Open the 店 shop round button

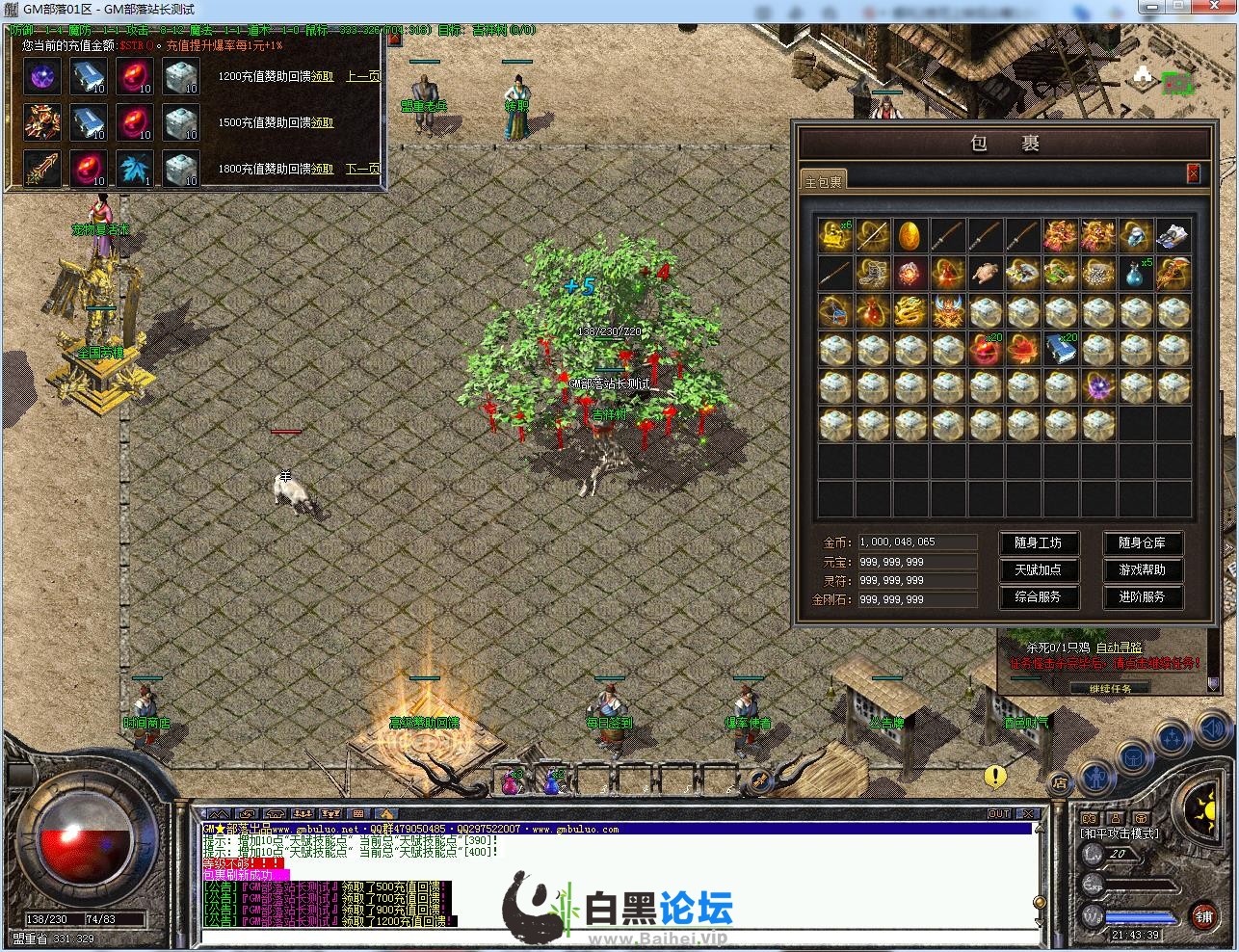1059,782
